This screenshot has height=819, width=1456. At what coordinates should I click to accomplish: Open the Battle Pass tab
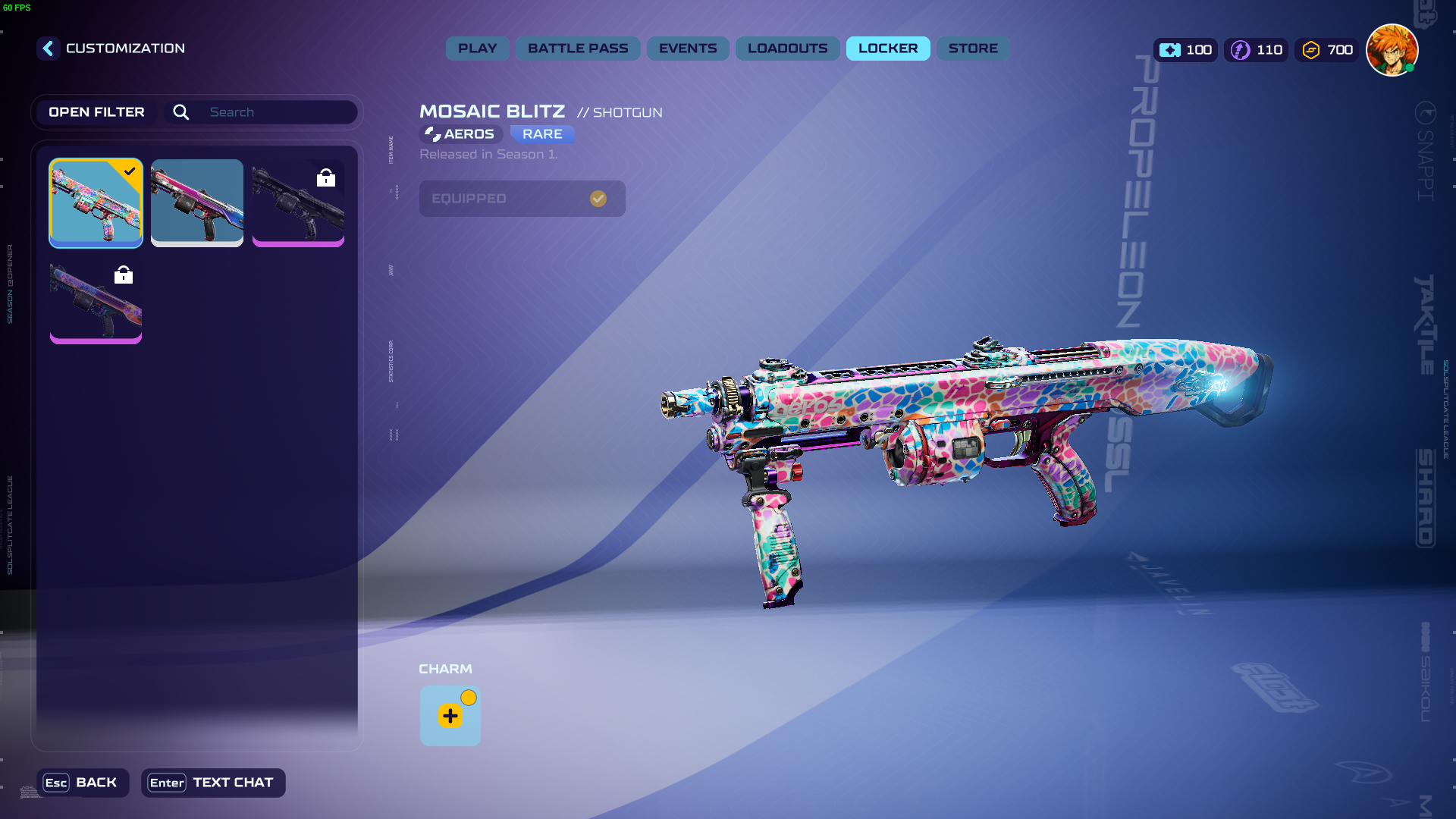[578, 49]
